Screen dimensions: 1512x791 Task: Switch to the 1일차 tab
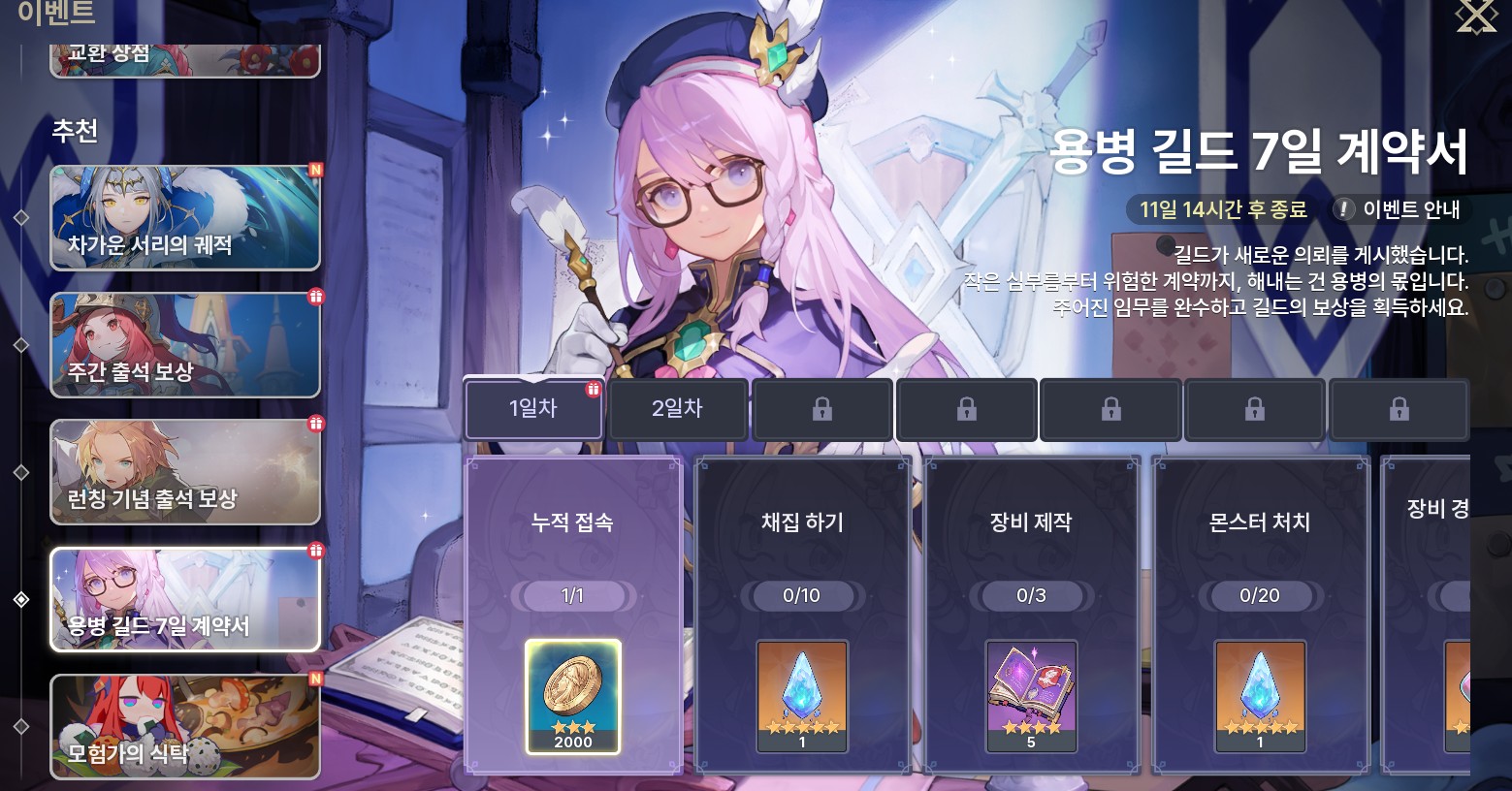point(534,409)
